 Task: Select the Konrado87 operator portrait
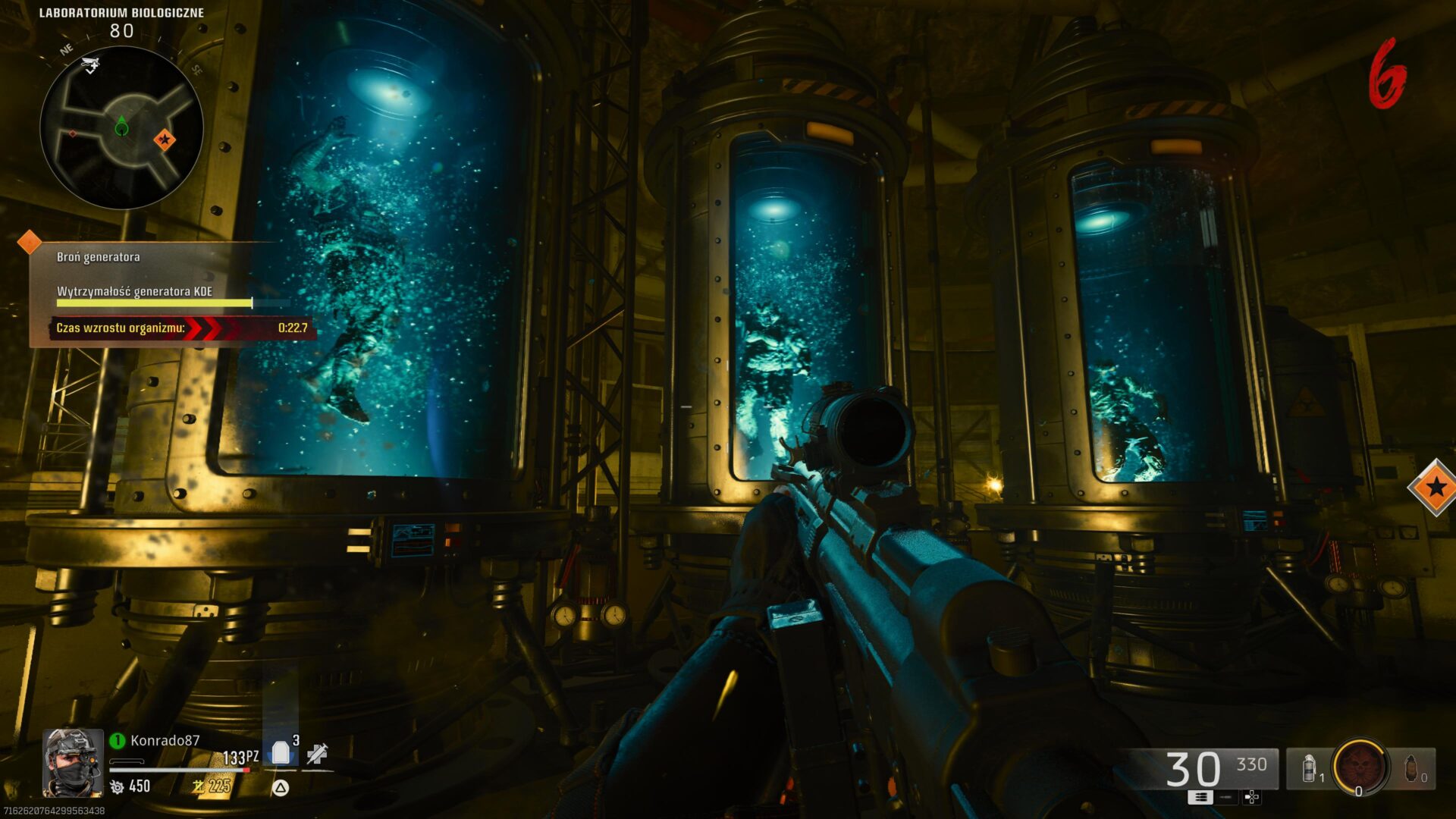click(73, 763)
